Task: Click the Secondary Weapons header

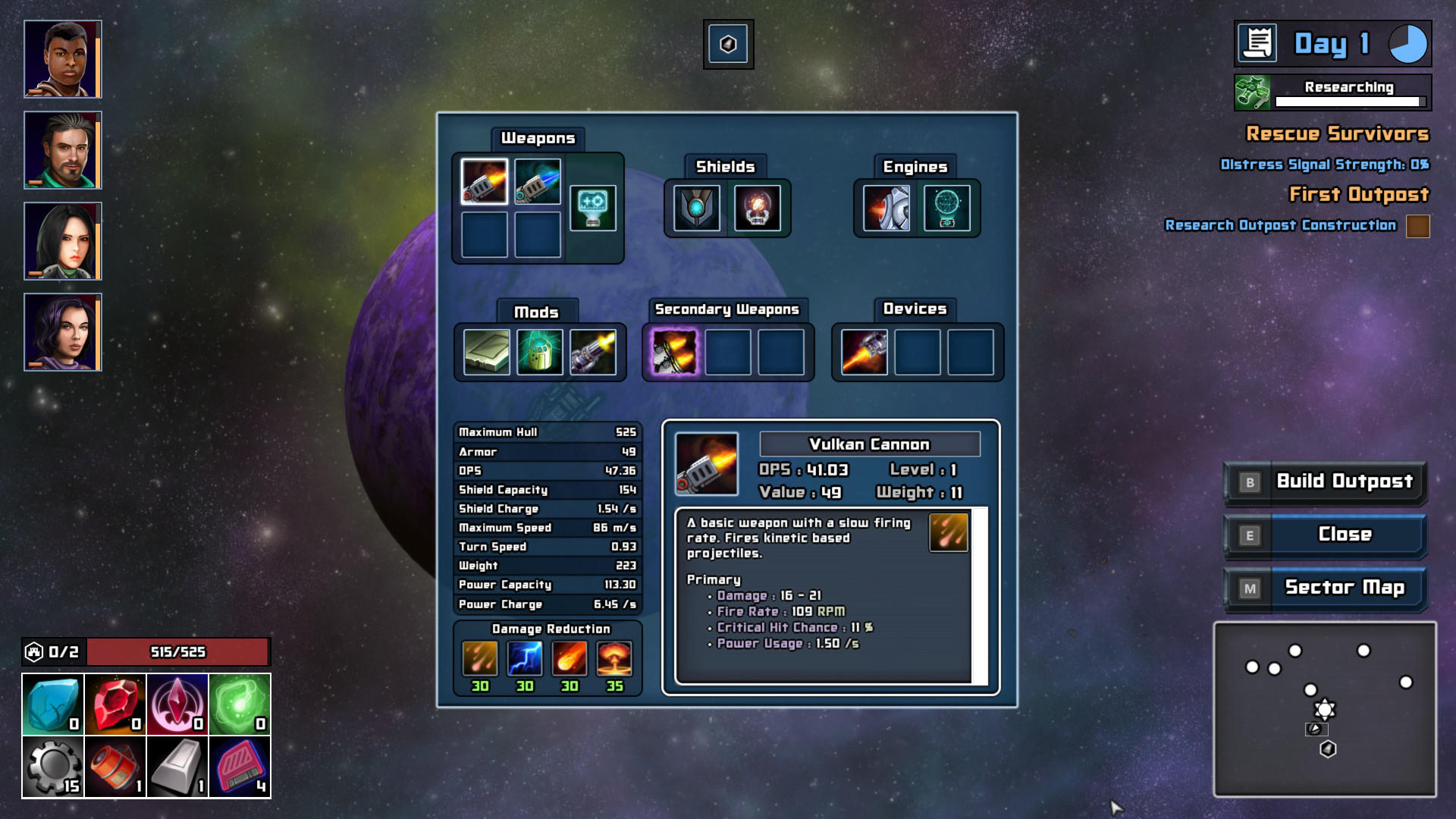Action: pos(726,309)
